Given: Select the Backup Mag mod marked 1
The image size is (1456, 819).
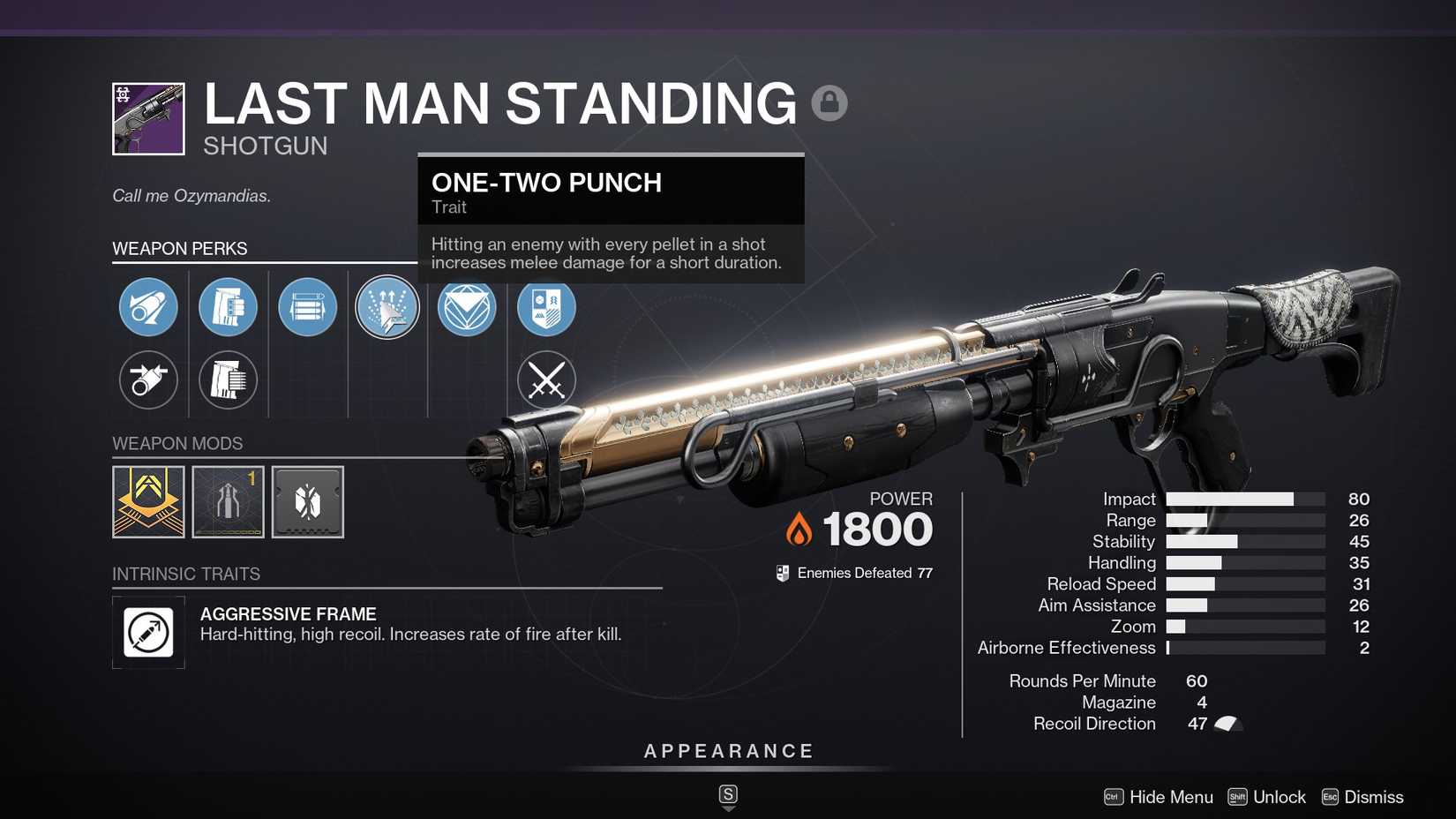Looking at the screenshot, I should click(x=228, y=501).
